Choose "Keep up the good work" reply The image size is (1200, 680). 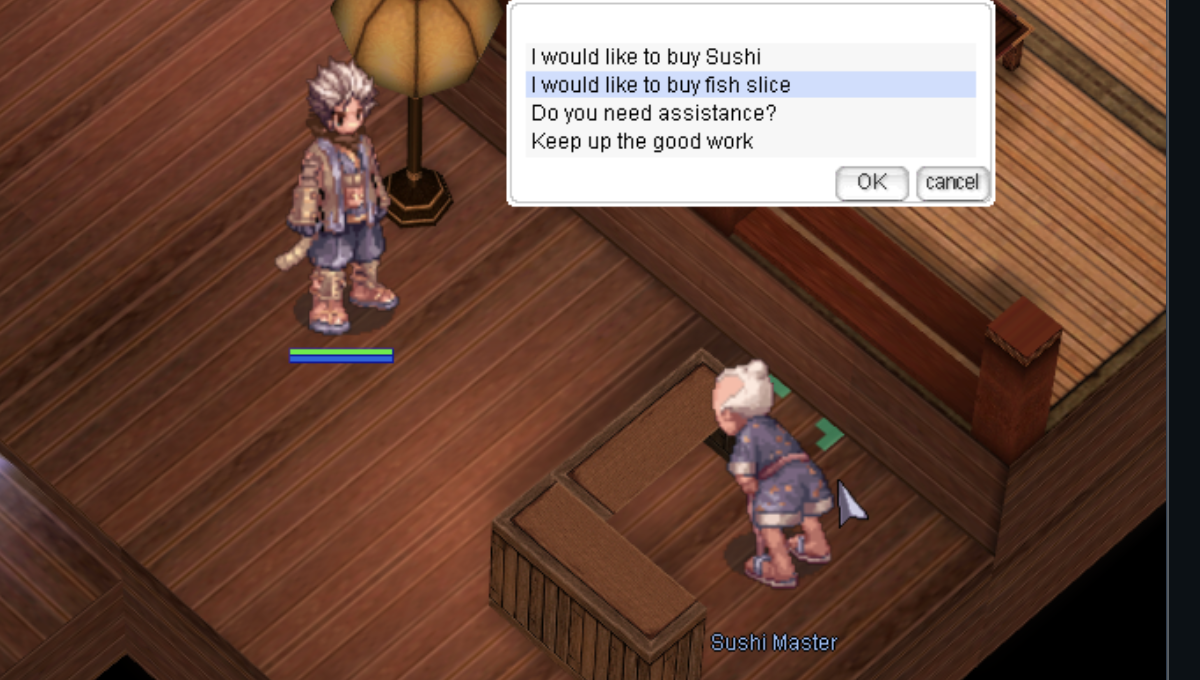[x=642, y=141]
